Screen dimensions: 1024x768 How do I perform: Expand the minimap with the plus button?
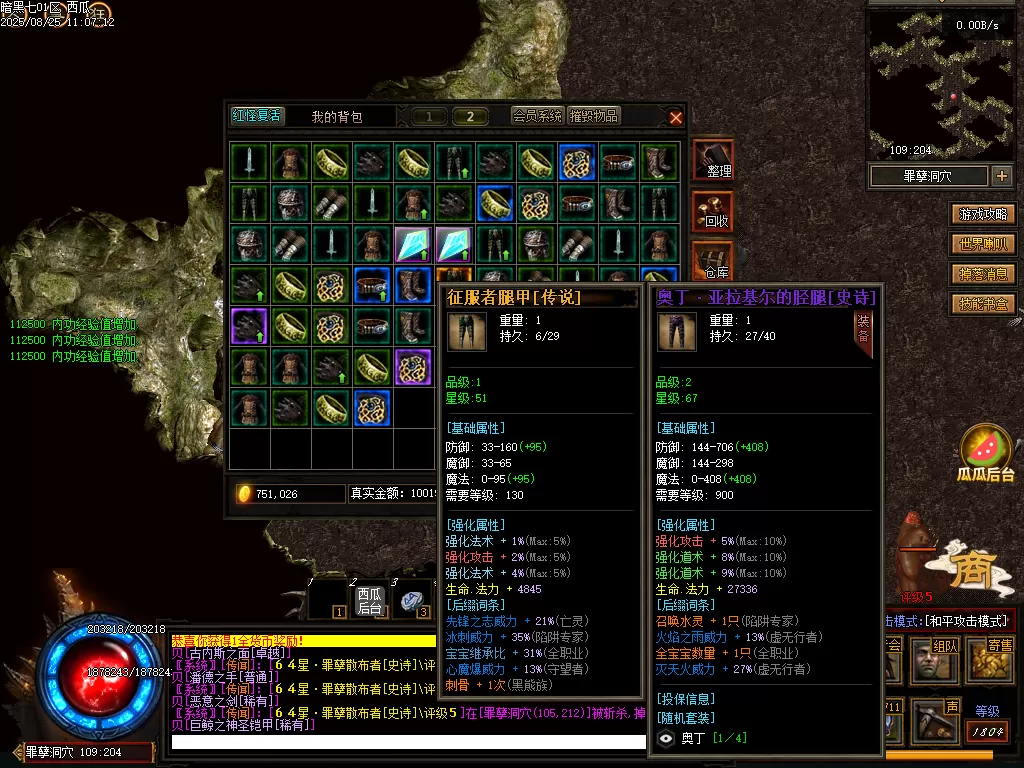pyautogui.click(x=1002, y=176)
